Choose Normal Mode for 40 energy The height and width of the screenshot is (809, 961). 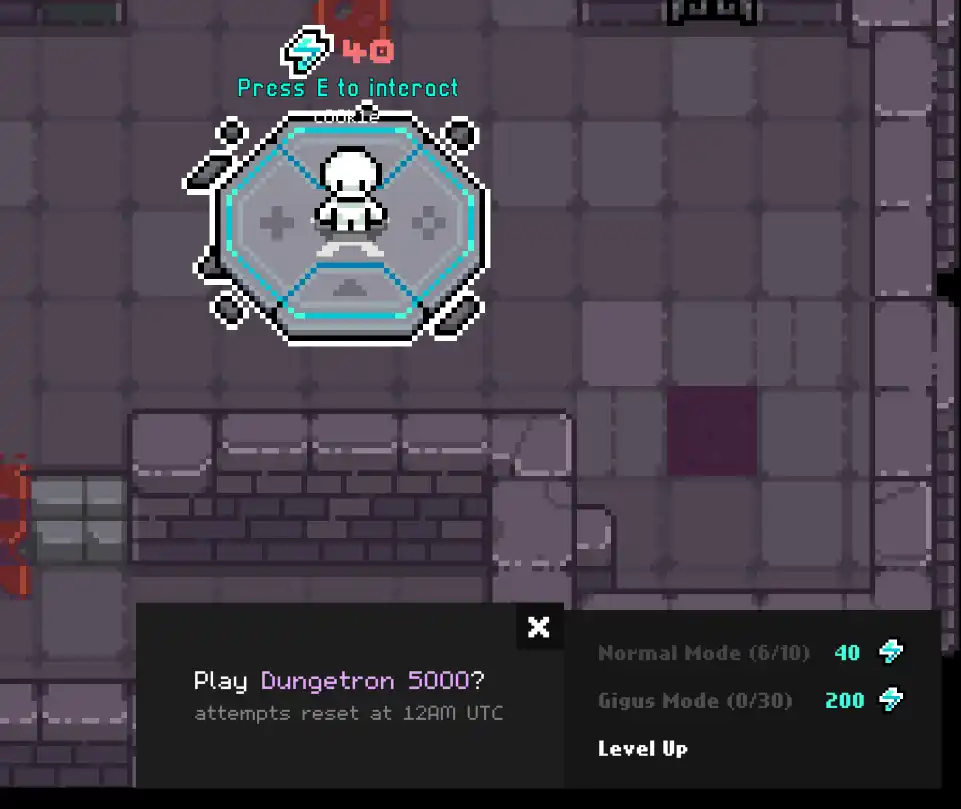[x=750, y=653]
